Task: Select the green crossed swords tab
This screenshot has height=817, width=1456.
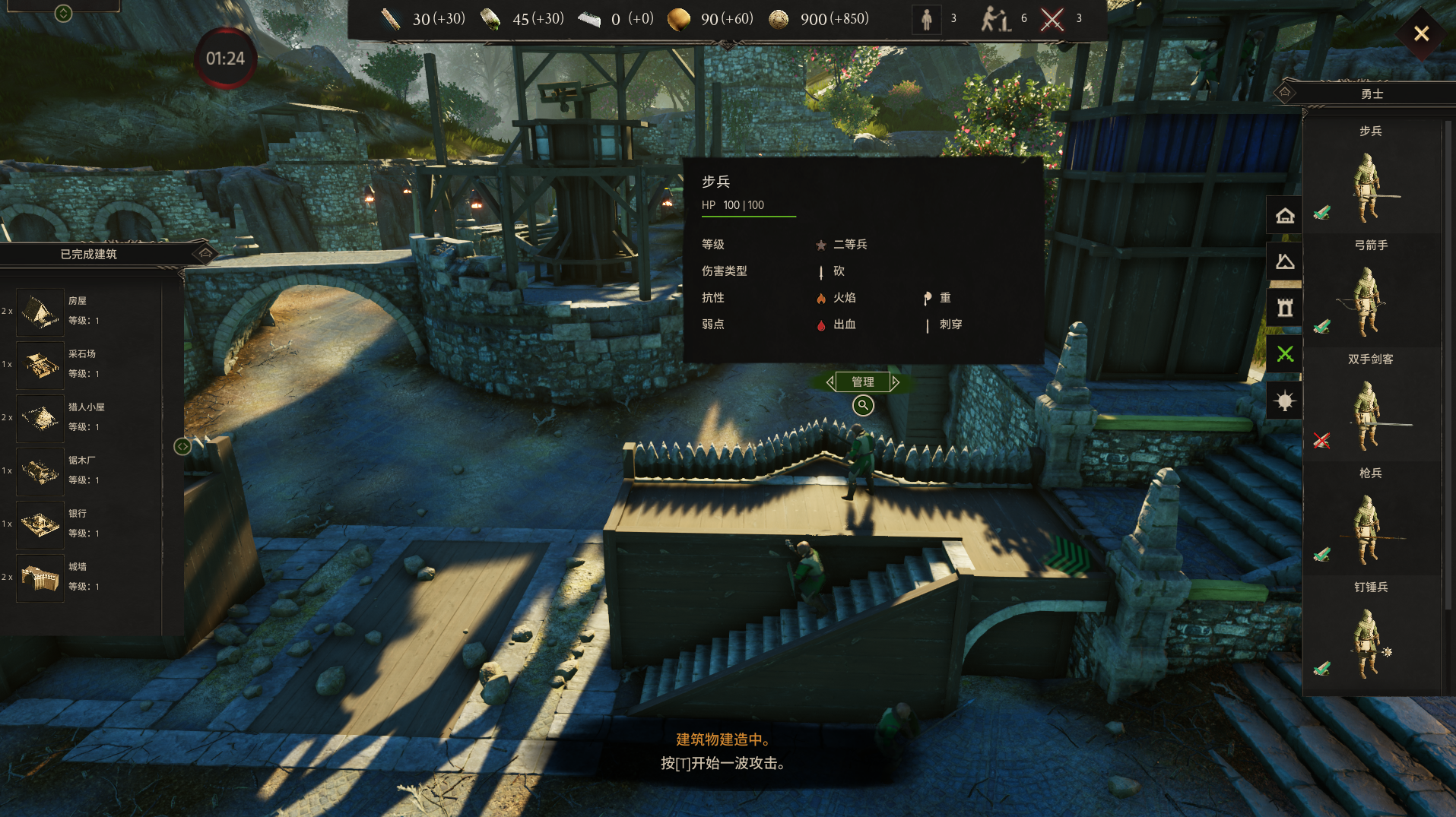Action: [1285, 354]
